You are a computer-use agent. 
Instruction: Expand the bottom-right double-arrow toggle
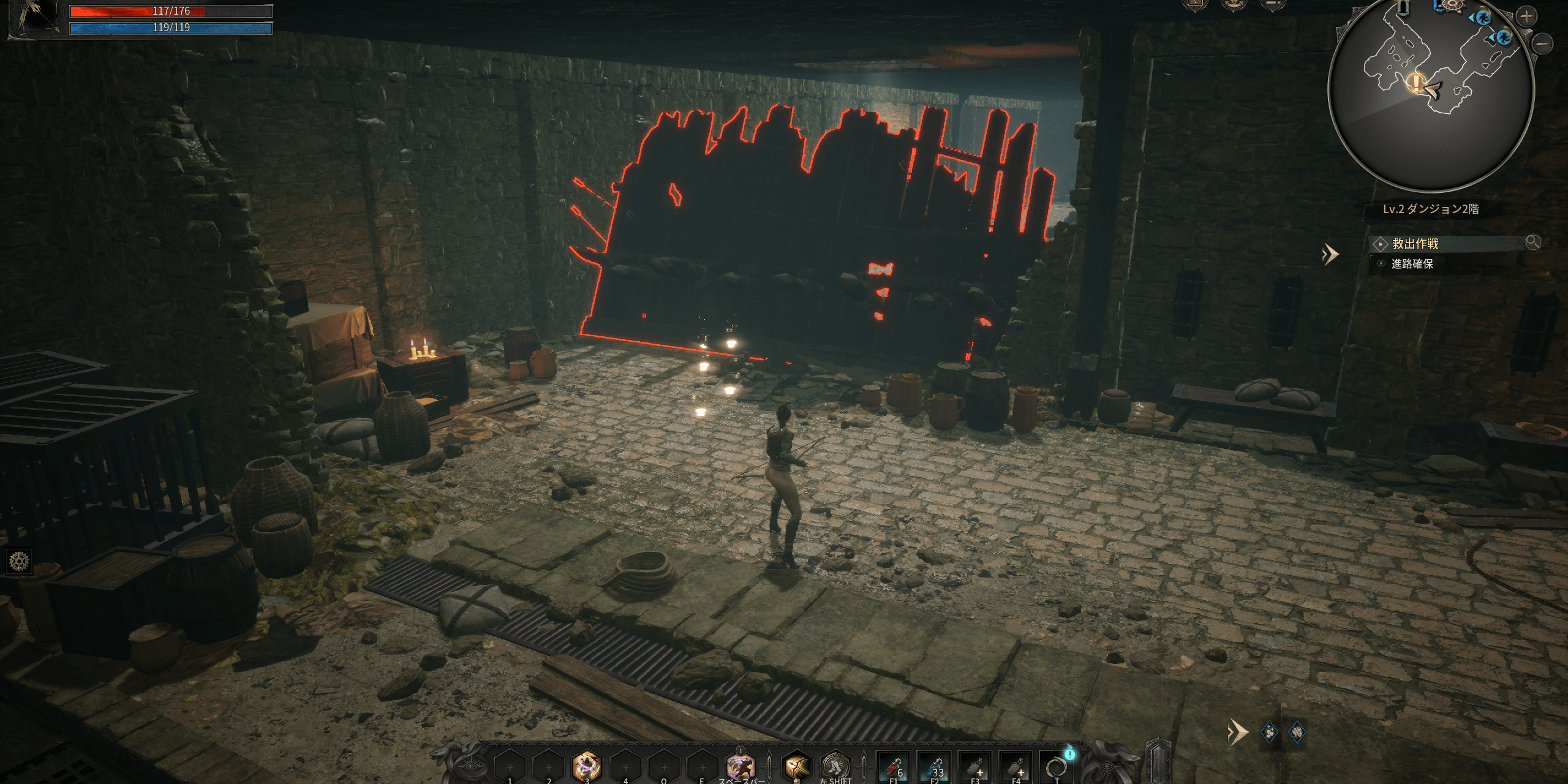point(1237,732)
